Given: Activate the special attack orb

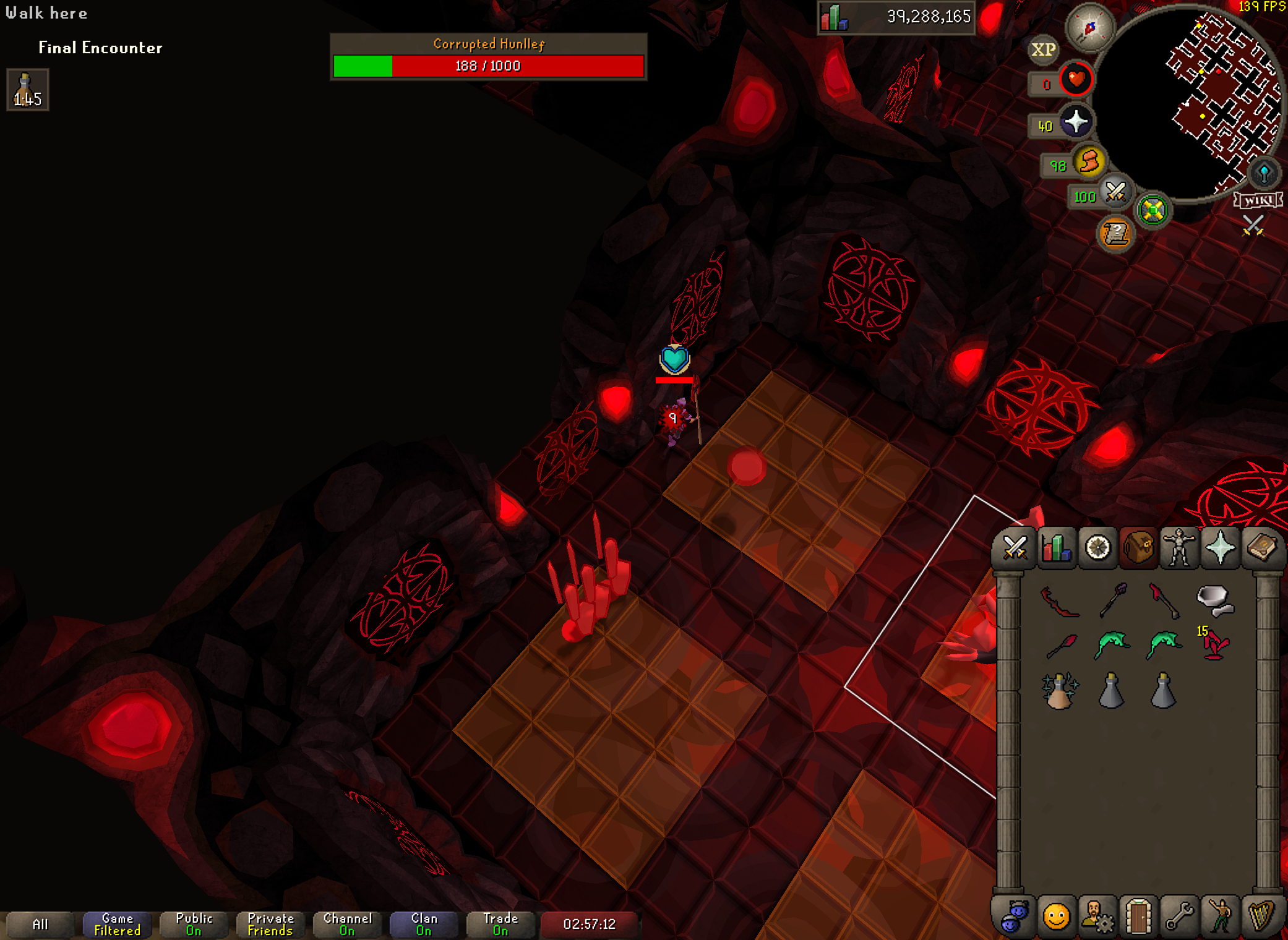Looking at the screenshot, I should (1115, 192).
